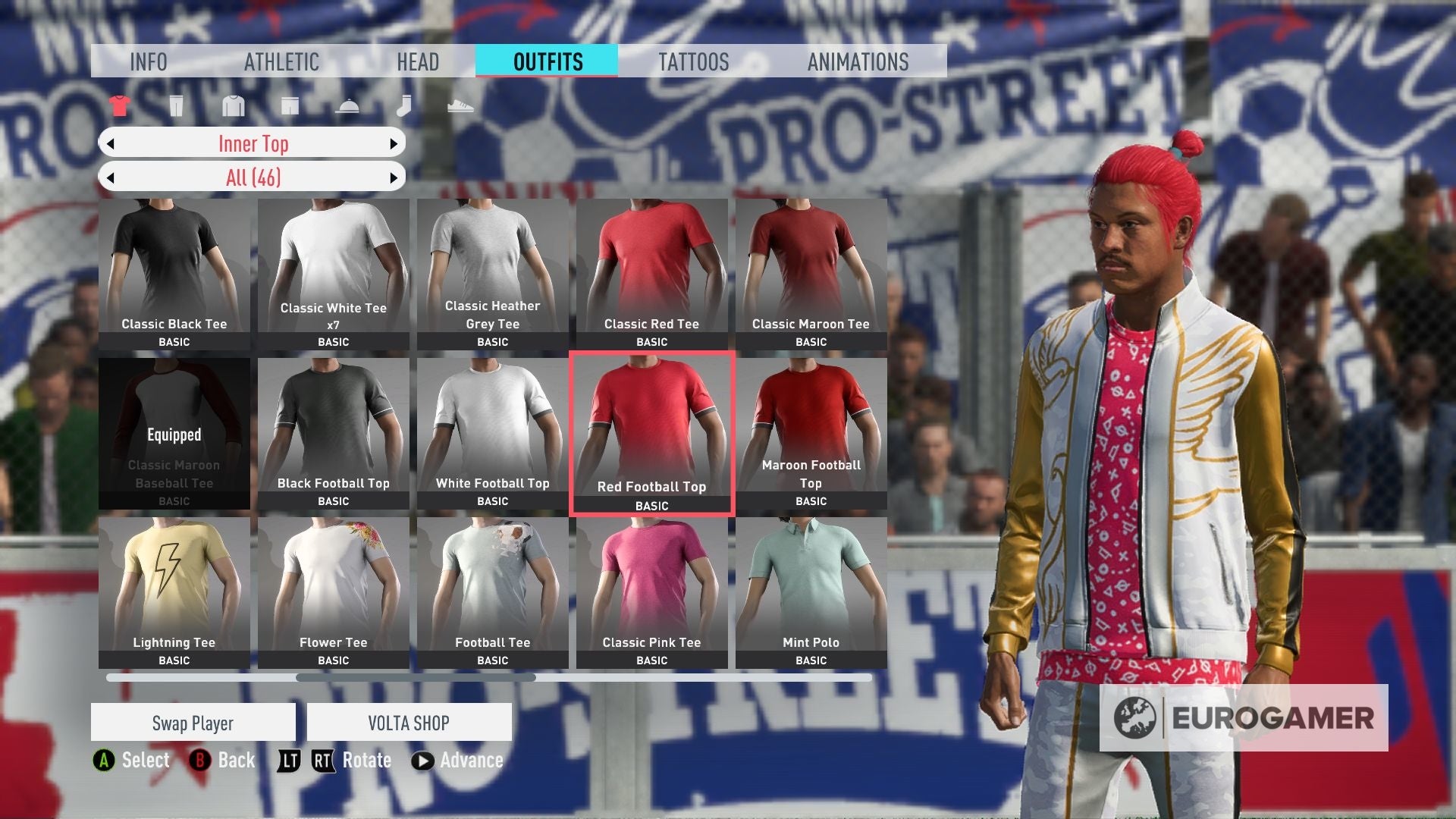This screenshot has width=1456, height=819.
Task: Switch to the TATTOOS tab
Action: 694,62
